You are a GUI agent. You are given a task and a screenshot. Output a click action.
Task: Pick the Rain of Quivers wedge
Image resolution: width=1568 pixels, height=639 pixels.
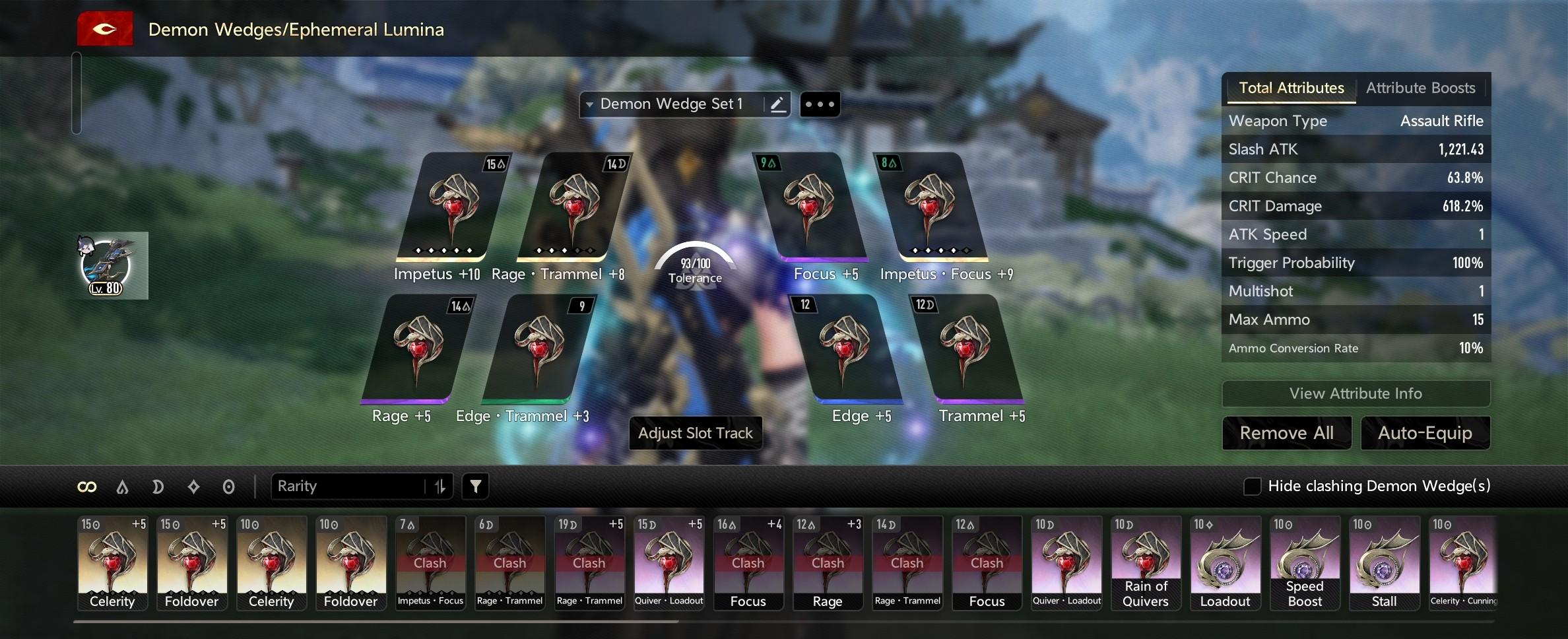pyautogui.click(x=1146, y=562)
